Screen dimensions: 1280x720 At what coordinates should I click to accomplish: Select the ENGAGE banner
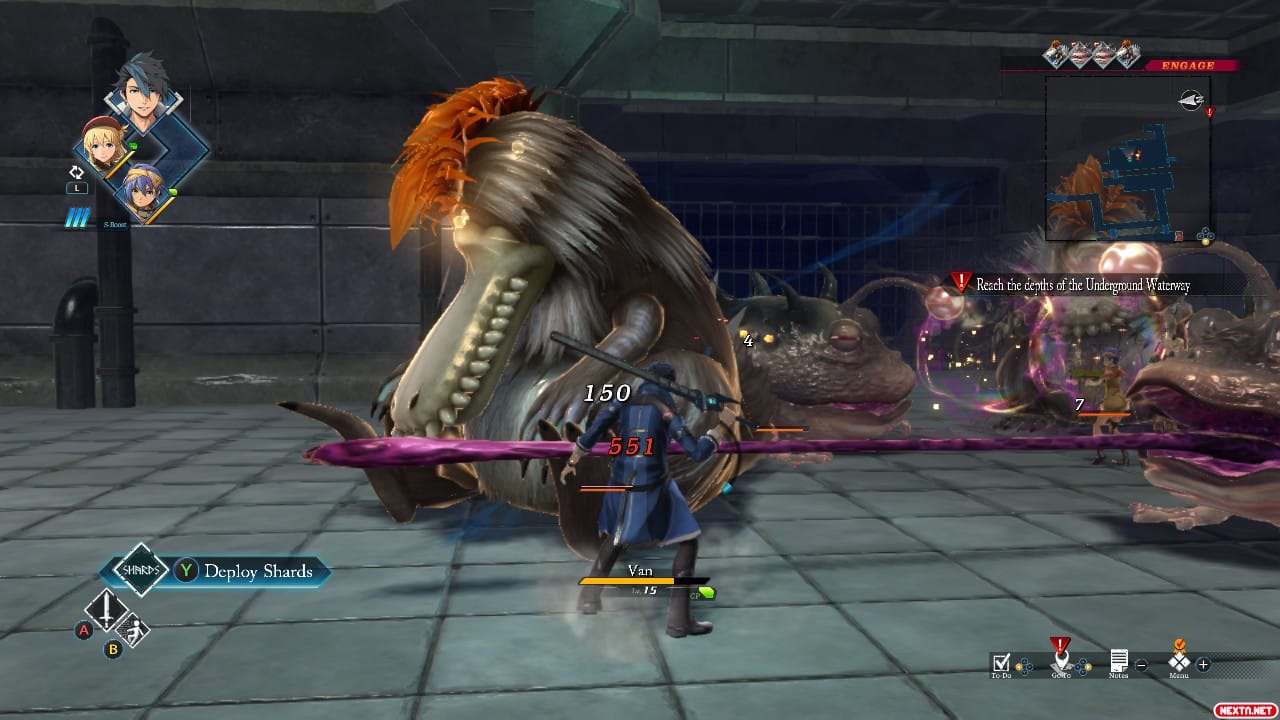1187,64
